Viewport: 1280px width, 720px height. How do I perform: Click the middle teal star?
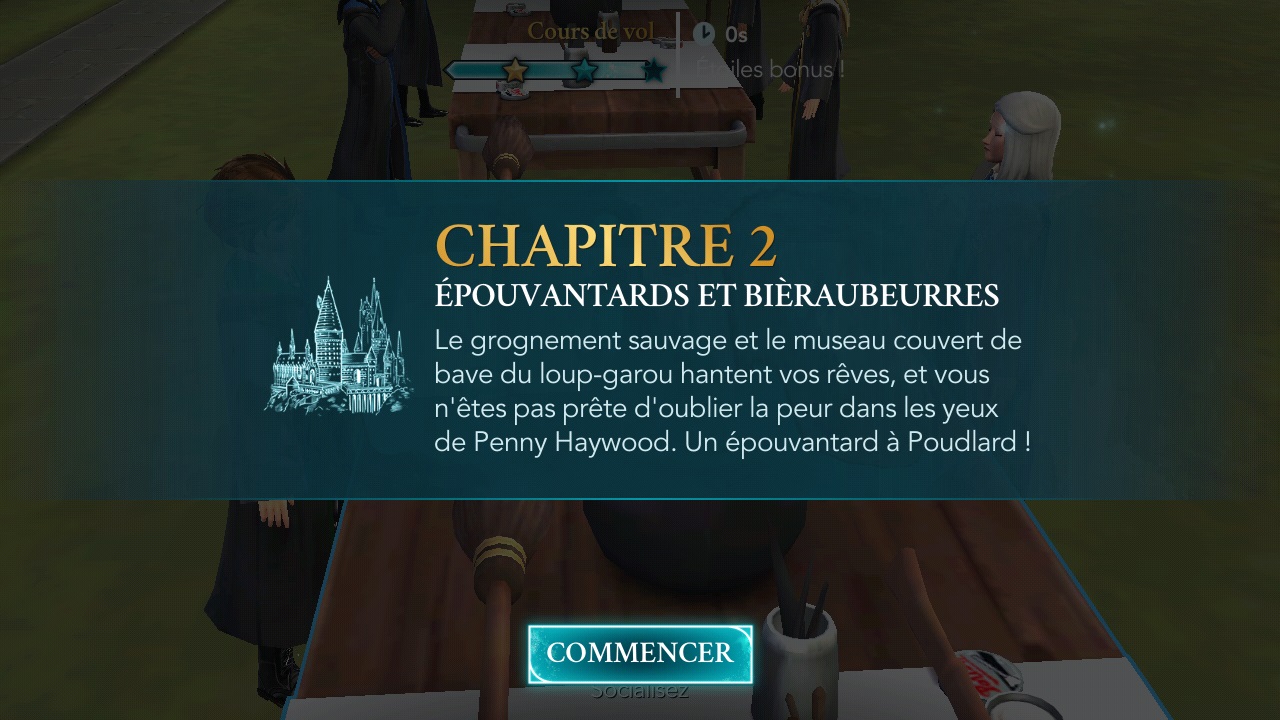(x=585, y=70)
